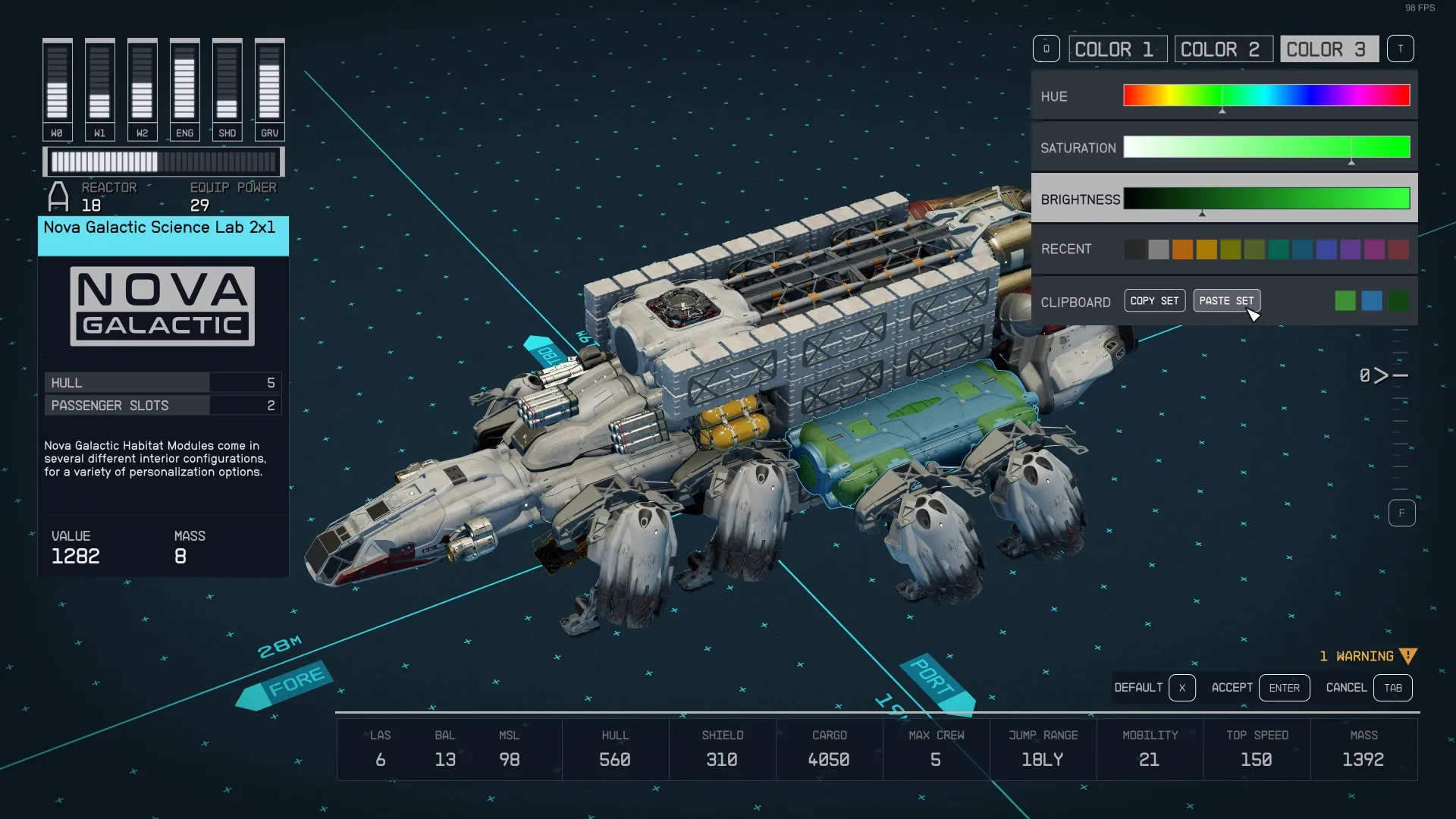This screenshot has width=1456, height=819.
Task: Select the purple recent color swatch
Action: coord(1351,249)
